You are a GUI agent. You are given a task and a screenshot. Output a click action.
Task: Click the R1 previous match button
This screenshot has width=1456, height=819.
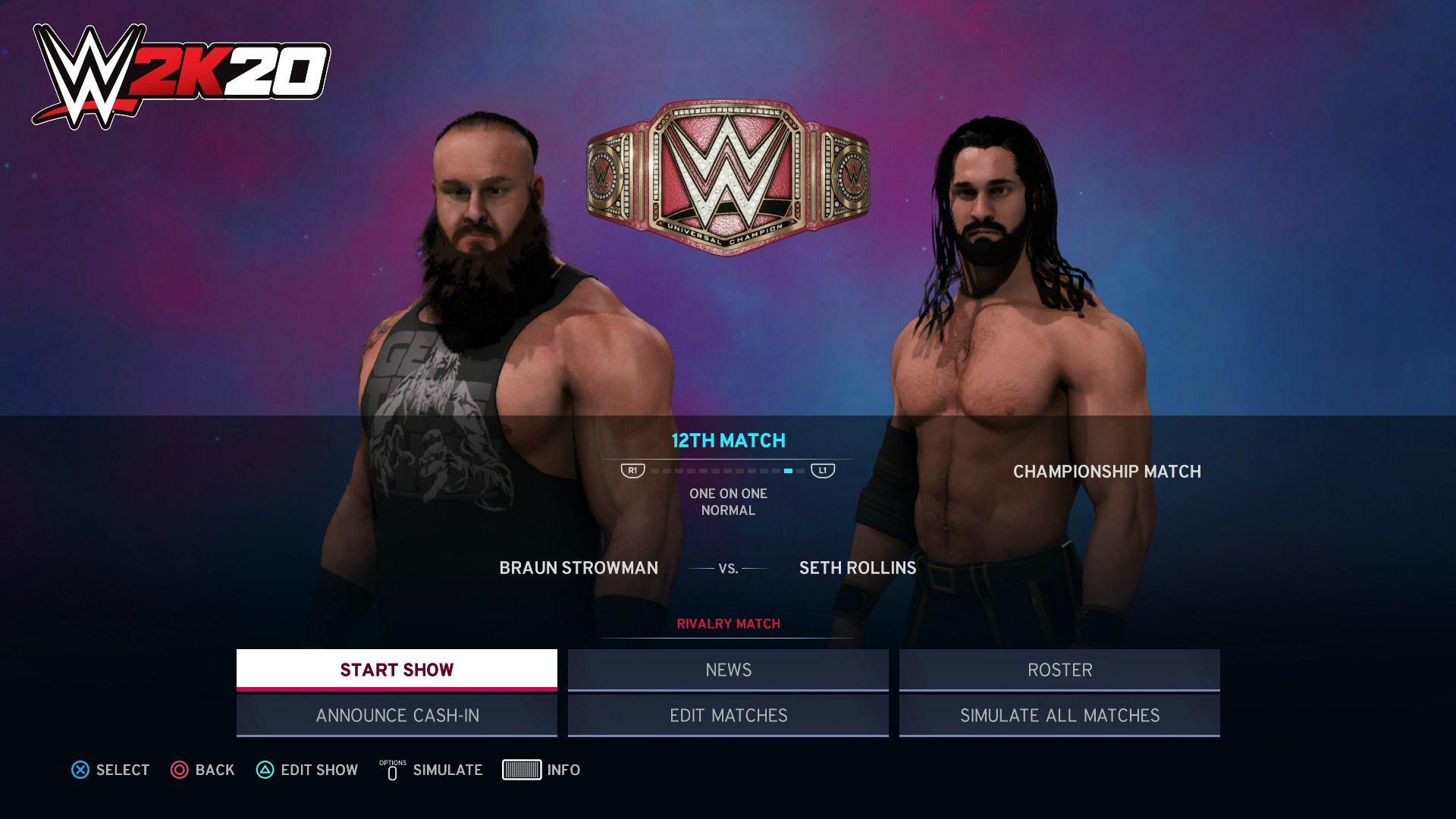[x=632, y=470]
